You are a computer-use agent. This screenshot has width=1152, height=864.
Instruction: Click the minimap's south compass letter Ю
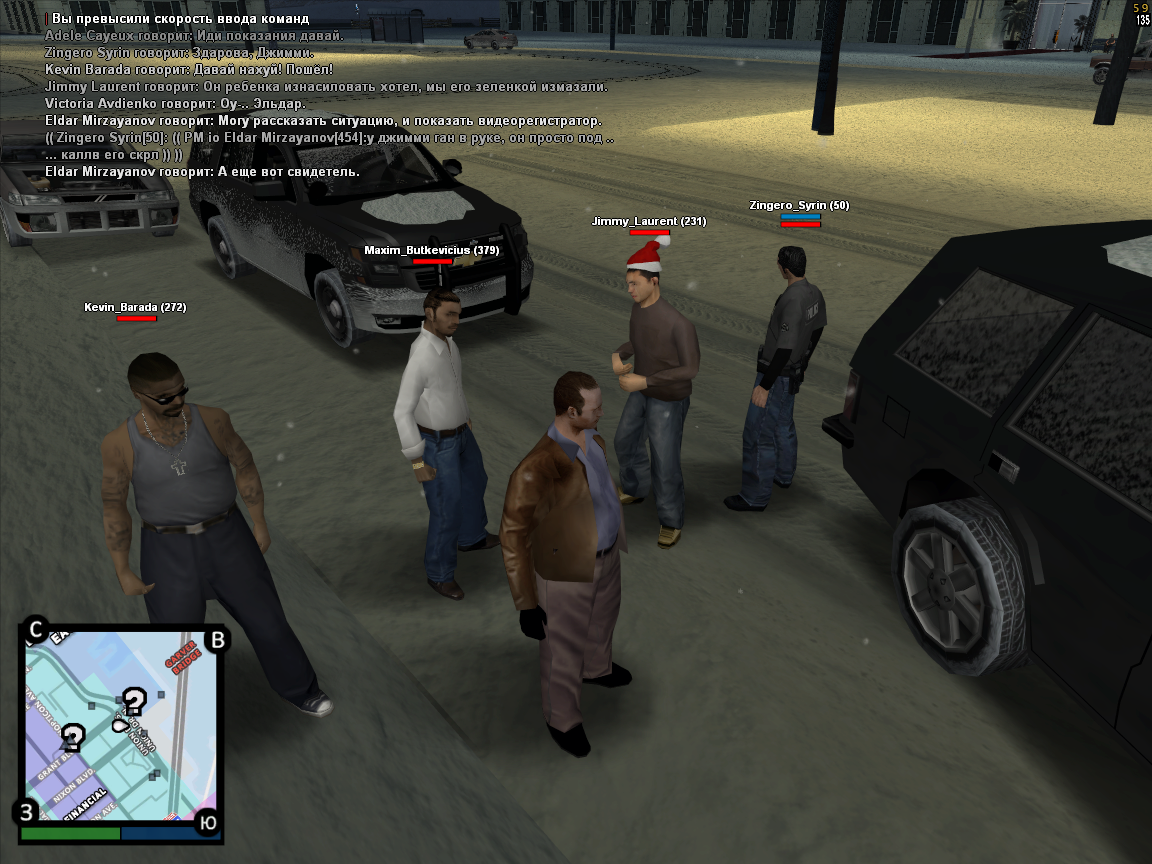click(207, 822)
